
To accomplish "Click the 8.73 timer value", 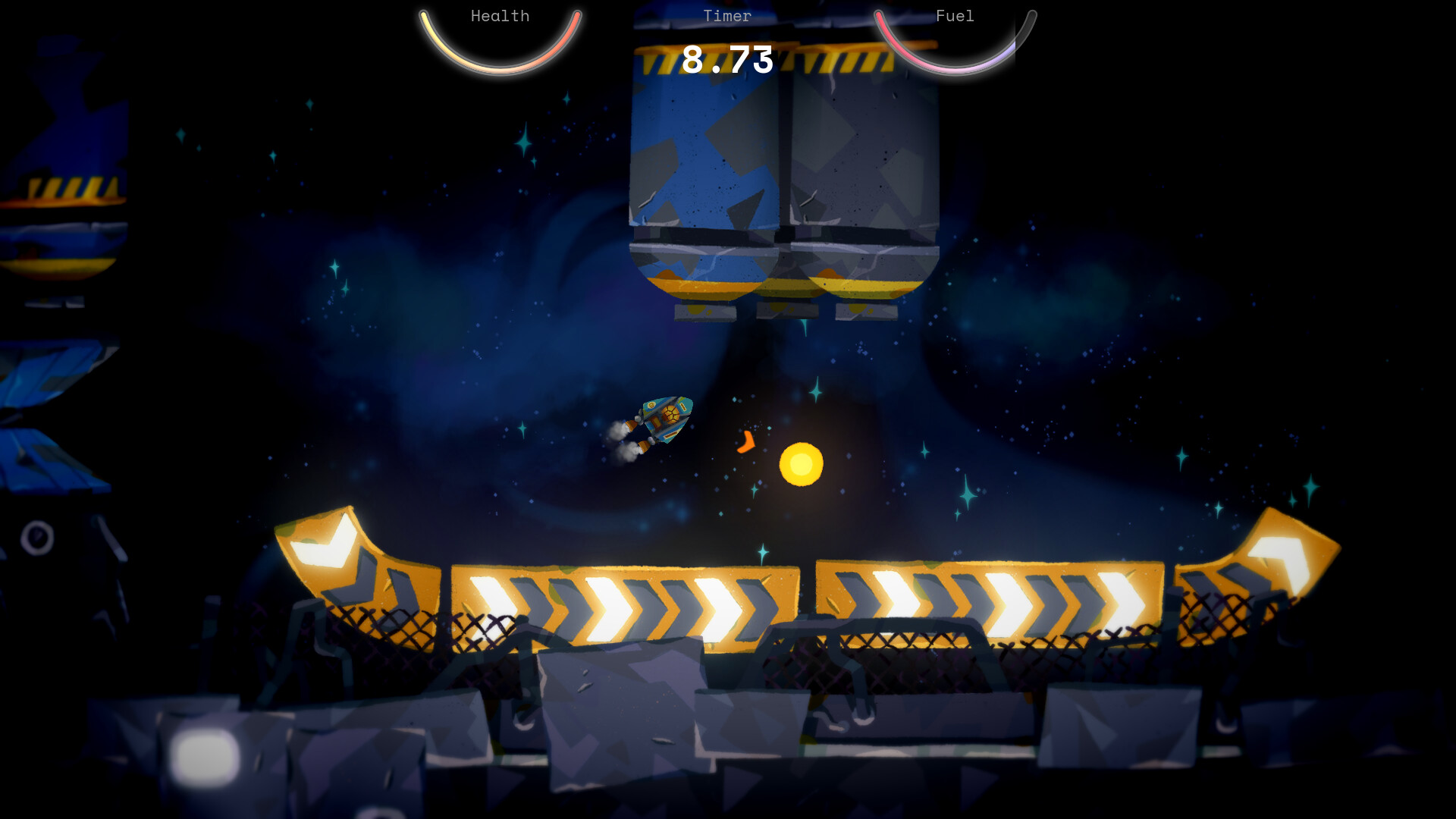I will pyautogui.click(x=727, y=61).
